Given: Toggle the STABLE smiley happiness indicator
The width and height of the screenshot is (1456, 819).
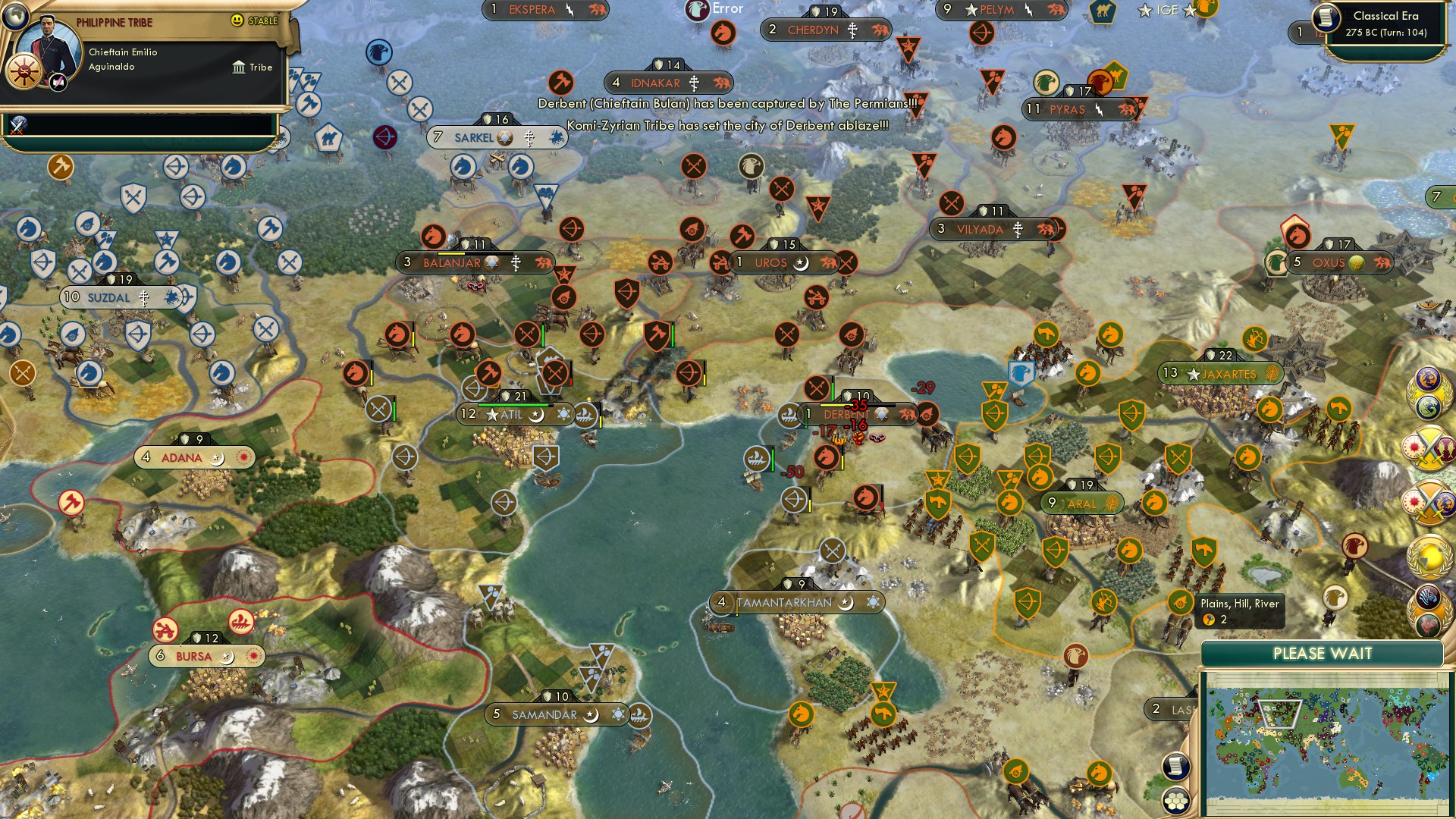Looking at the screenshot, I should coord(239,20).
